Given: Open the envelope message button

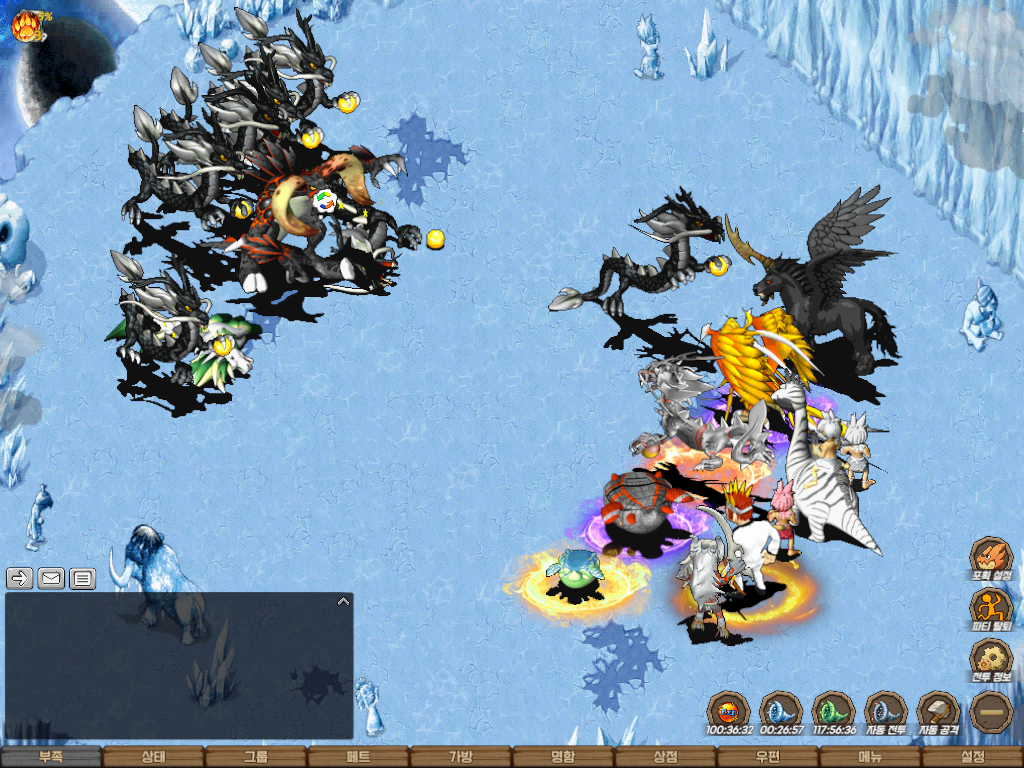Looking at the screenshot, I should pyautogui.click(x=51, y=578).
